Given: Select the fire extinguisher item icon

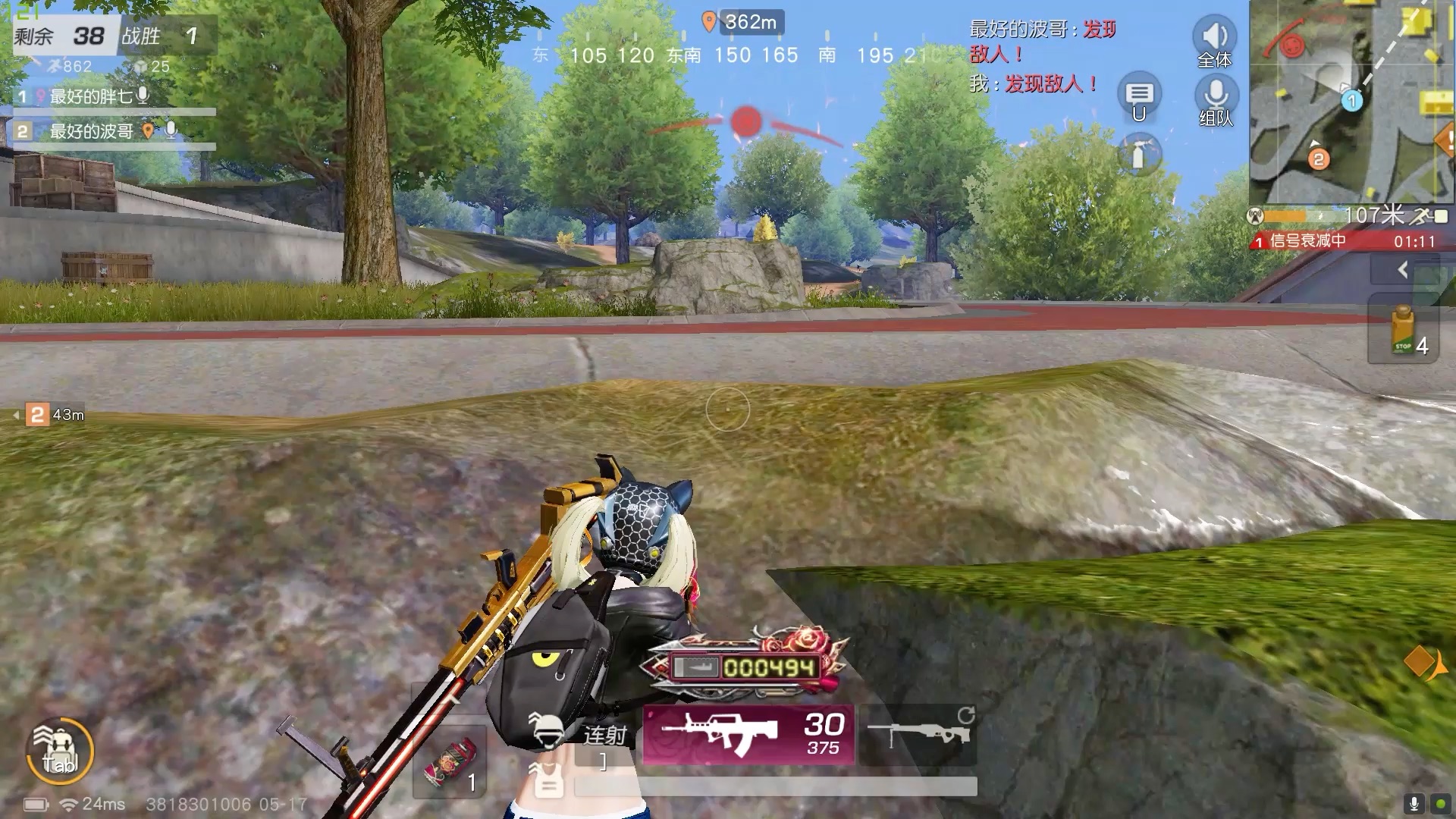Looking at the screenshot, I should click(1139, 154).
